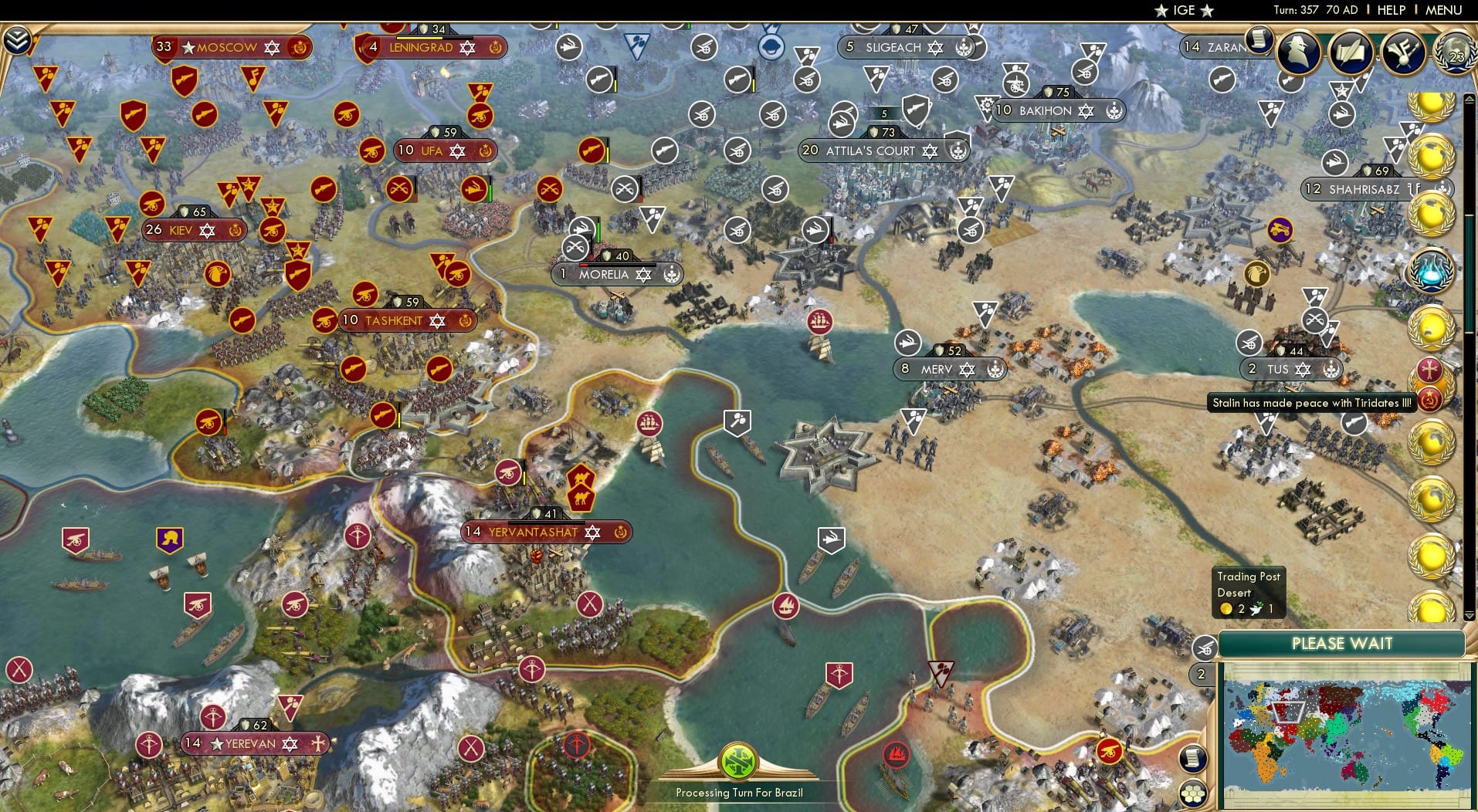Switch to Strategic View with the hexagon icon
1478x812 pixels.
pos(1192,792)
